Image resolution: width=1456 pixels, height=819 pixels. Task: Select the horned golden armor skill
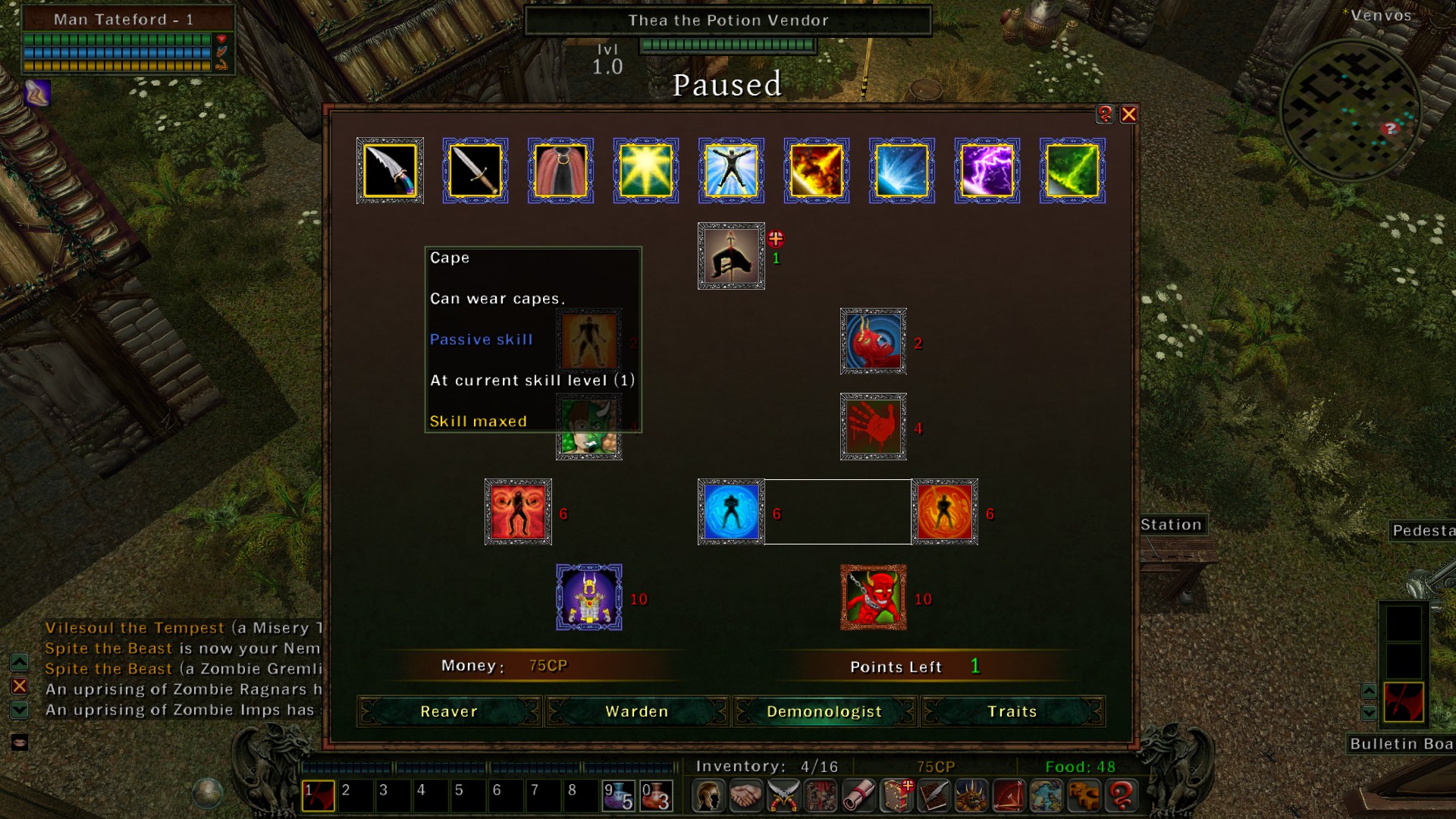point(589,598)
